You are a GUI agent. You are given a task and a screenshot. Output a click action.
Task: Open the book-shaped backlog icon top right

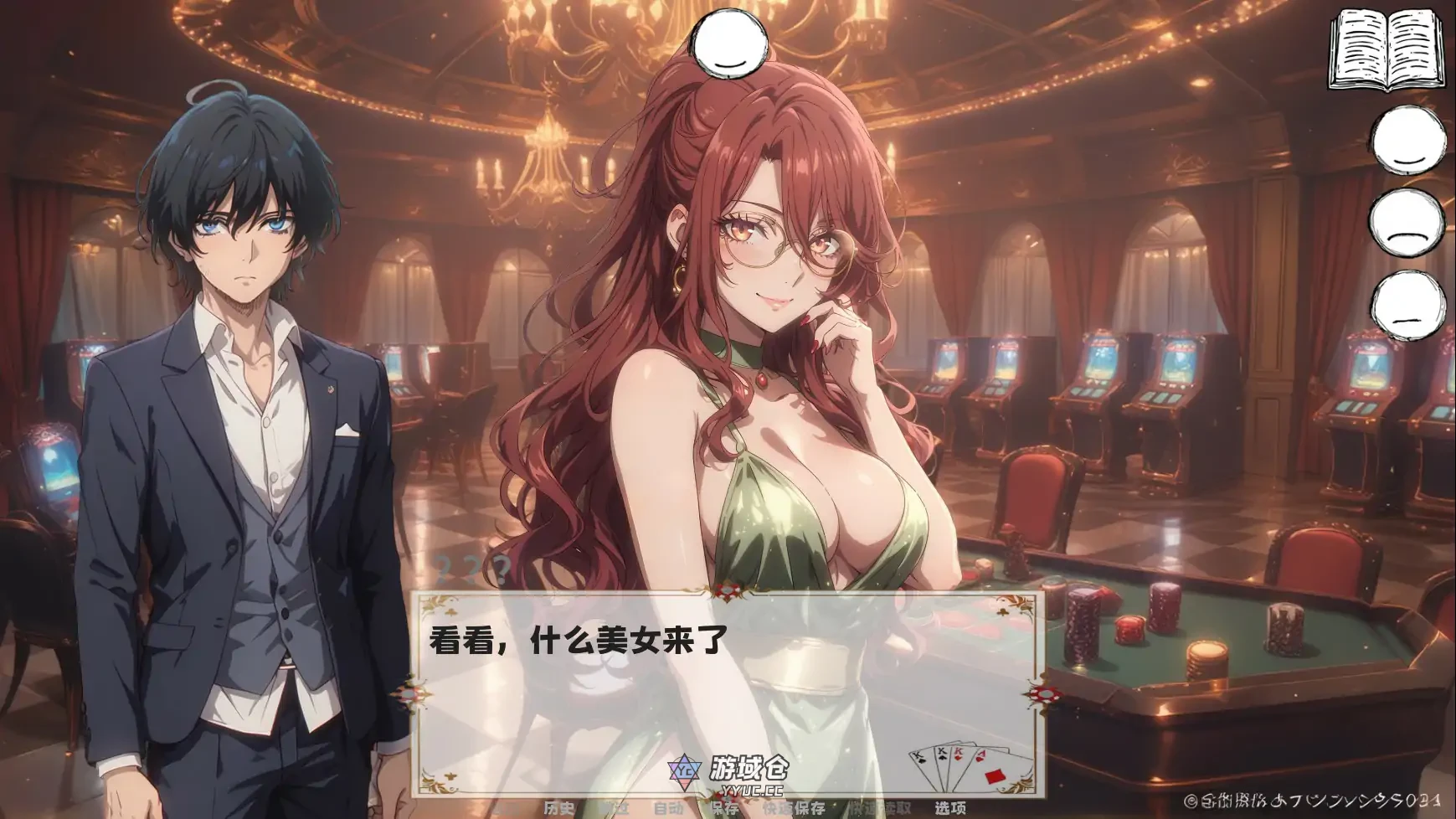[x=1390, y=50]
